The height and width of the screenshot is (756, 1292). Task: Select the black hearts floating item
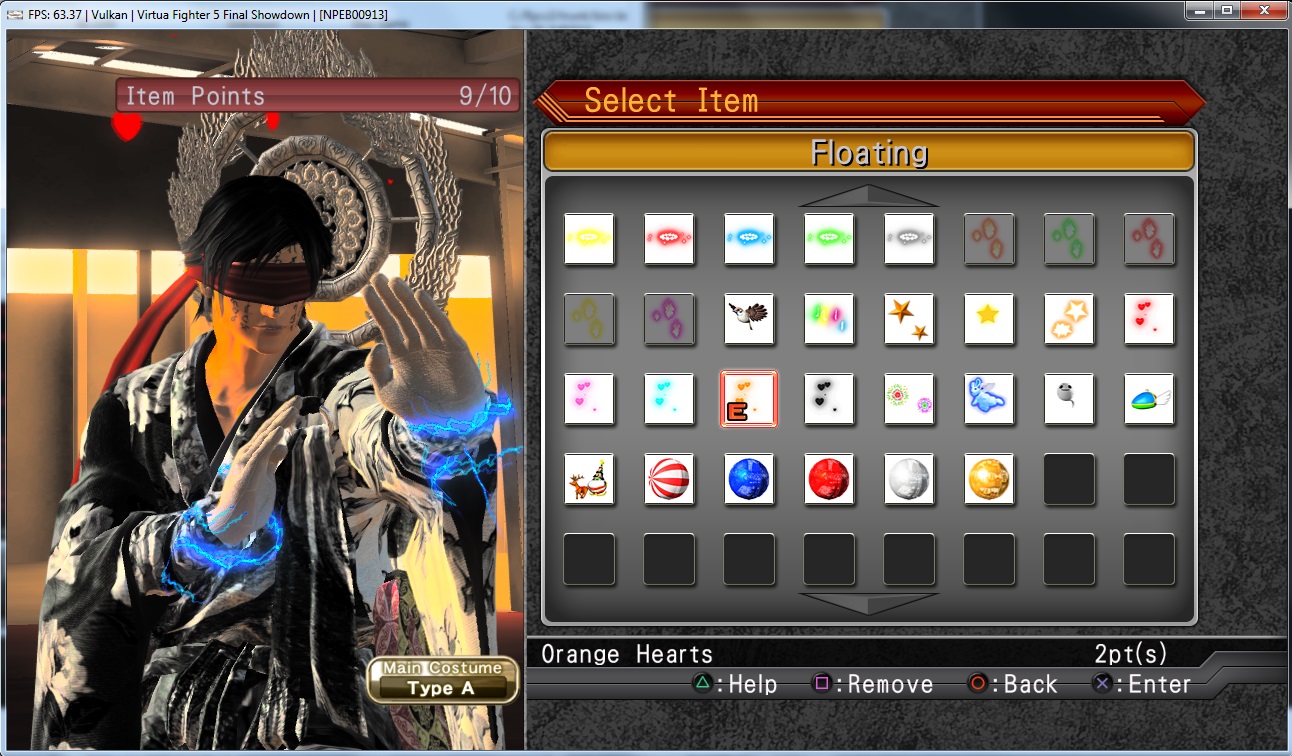click(x=829, y=399)
